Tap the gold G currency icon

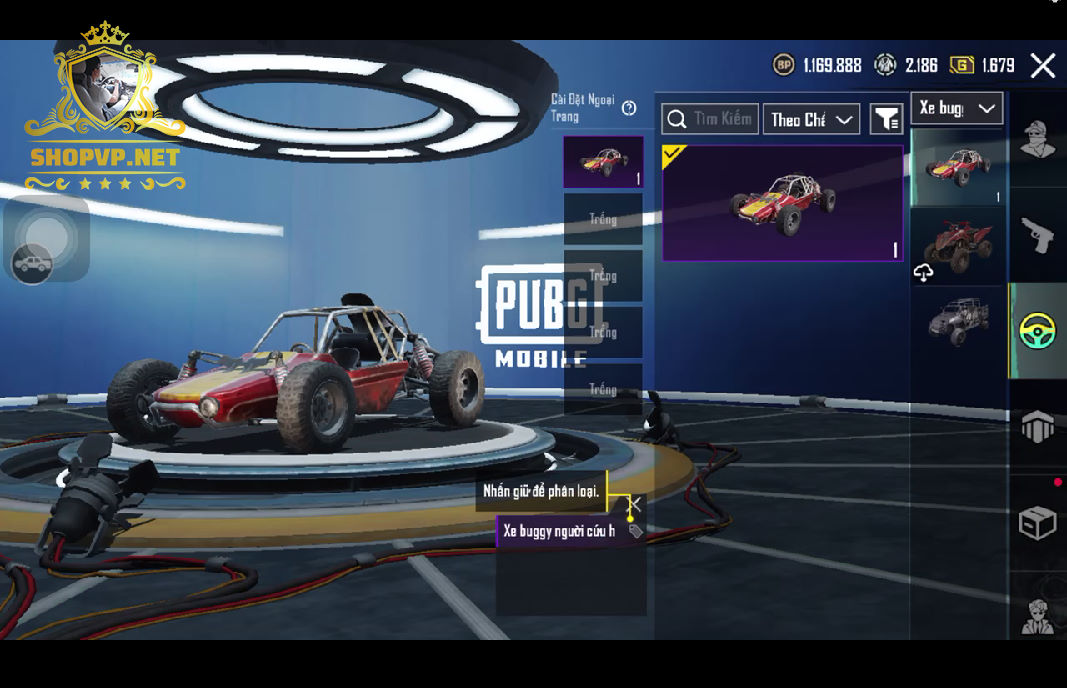coord(961,65)
